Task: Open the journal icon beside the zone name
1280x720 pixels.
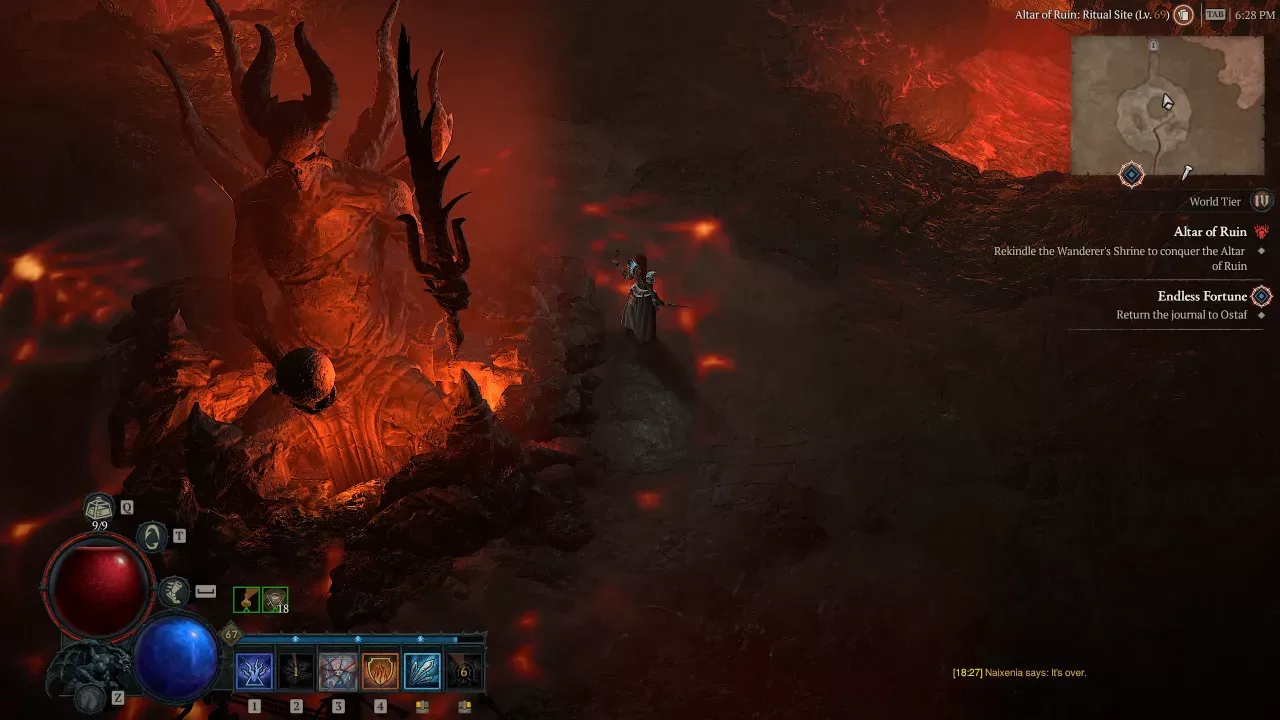Action: pos(1183,15)
